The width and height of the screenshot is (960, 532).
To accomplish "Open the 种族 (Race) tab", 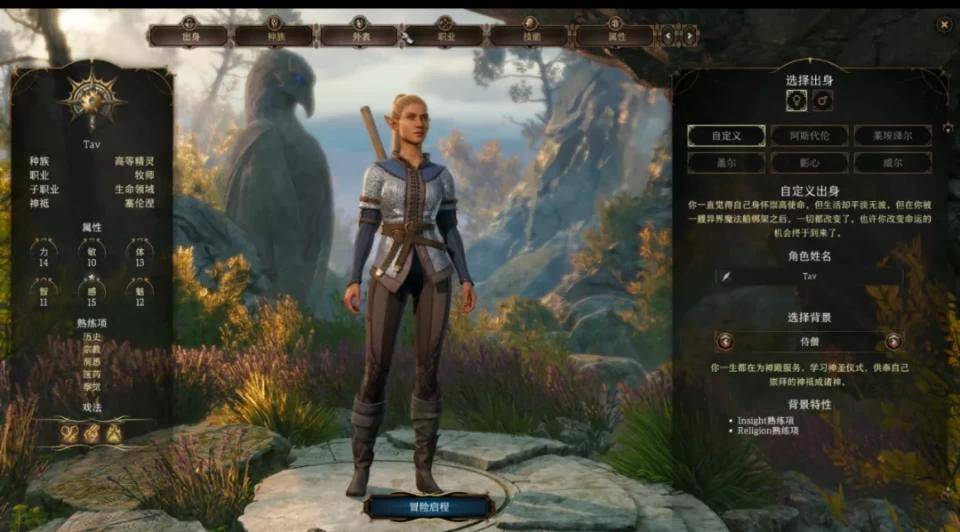I will tap(274, 36).
